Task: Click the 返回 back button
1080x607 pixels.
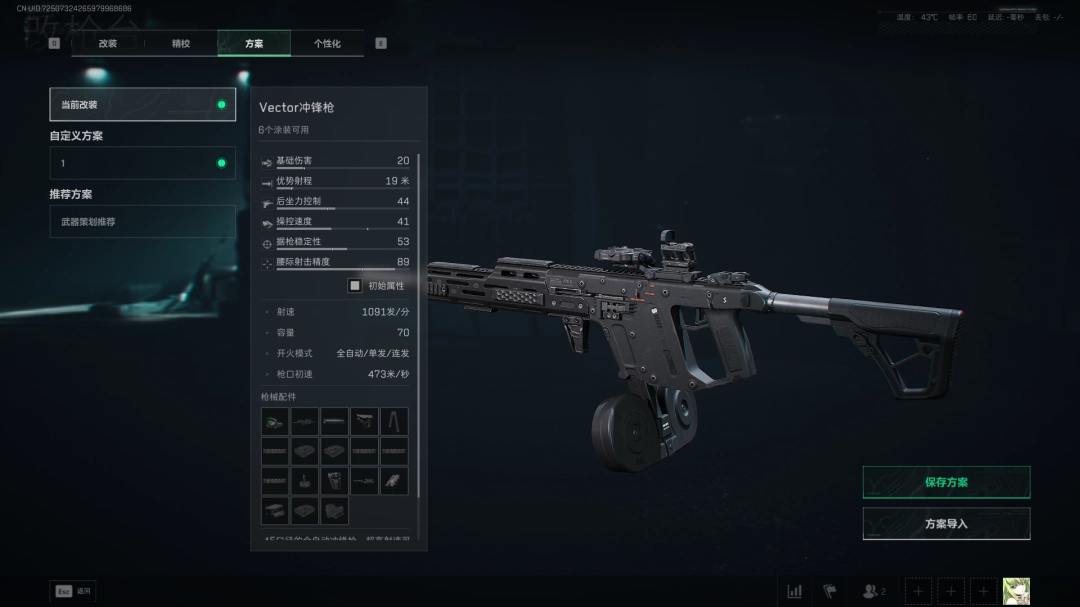Action: (x=73, y=591)
